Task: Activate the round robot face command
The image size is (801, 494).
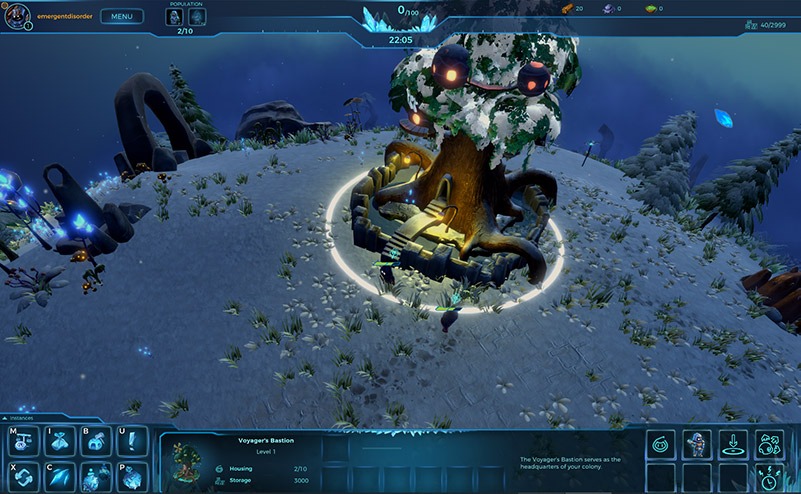Action: 660,444
